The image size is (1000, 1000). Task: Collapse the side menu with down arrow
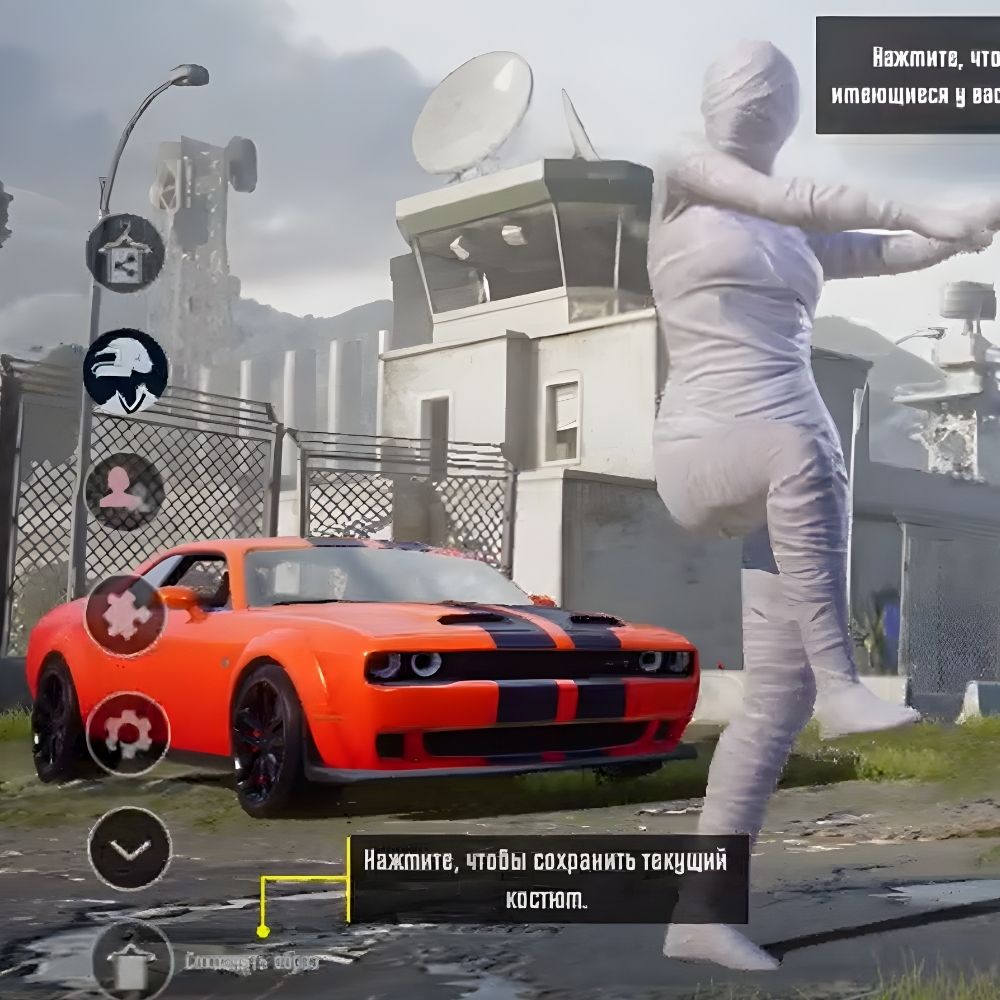click(130, 848)
